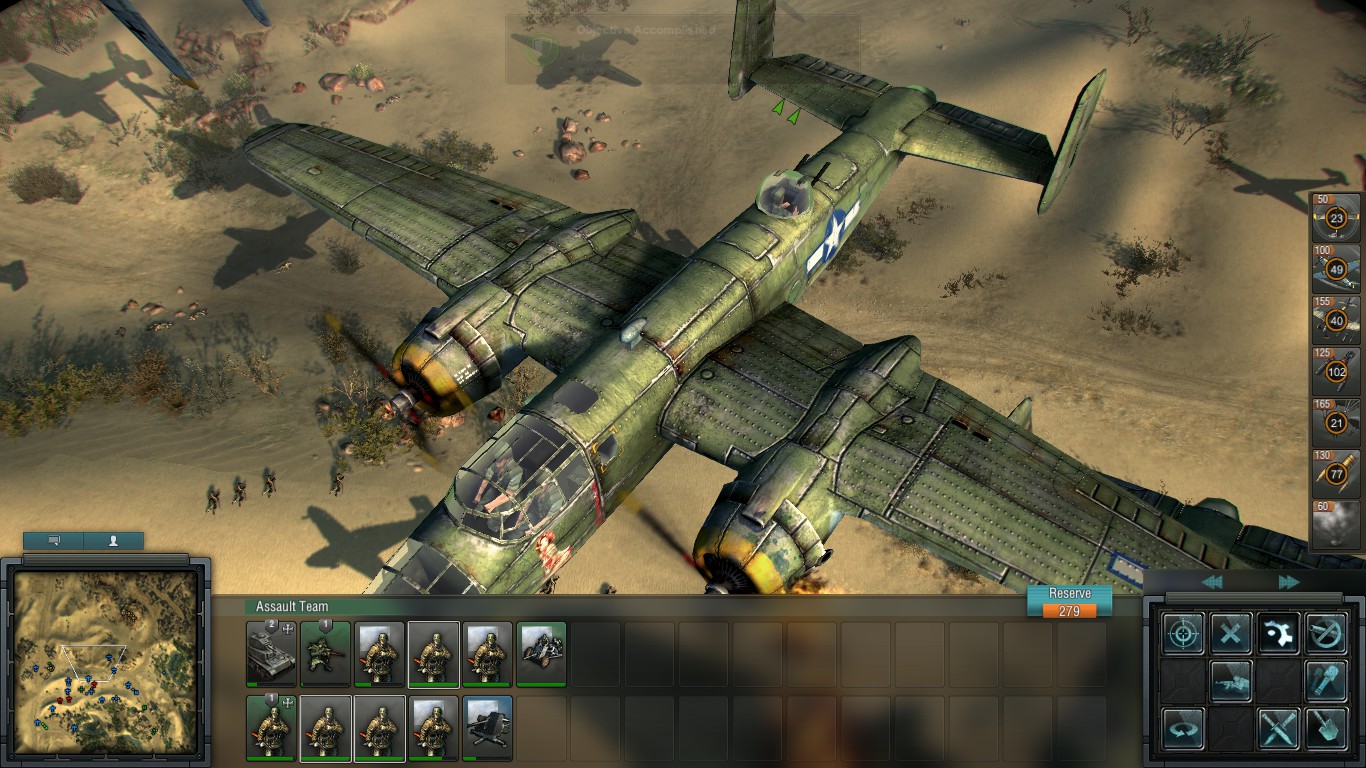The height and width of the screenshot is (768, 1366).
Task: Toggle the return-movement circular arrow command
Action: coord(1184,728)
